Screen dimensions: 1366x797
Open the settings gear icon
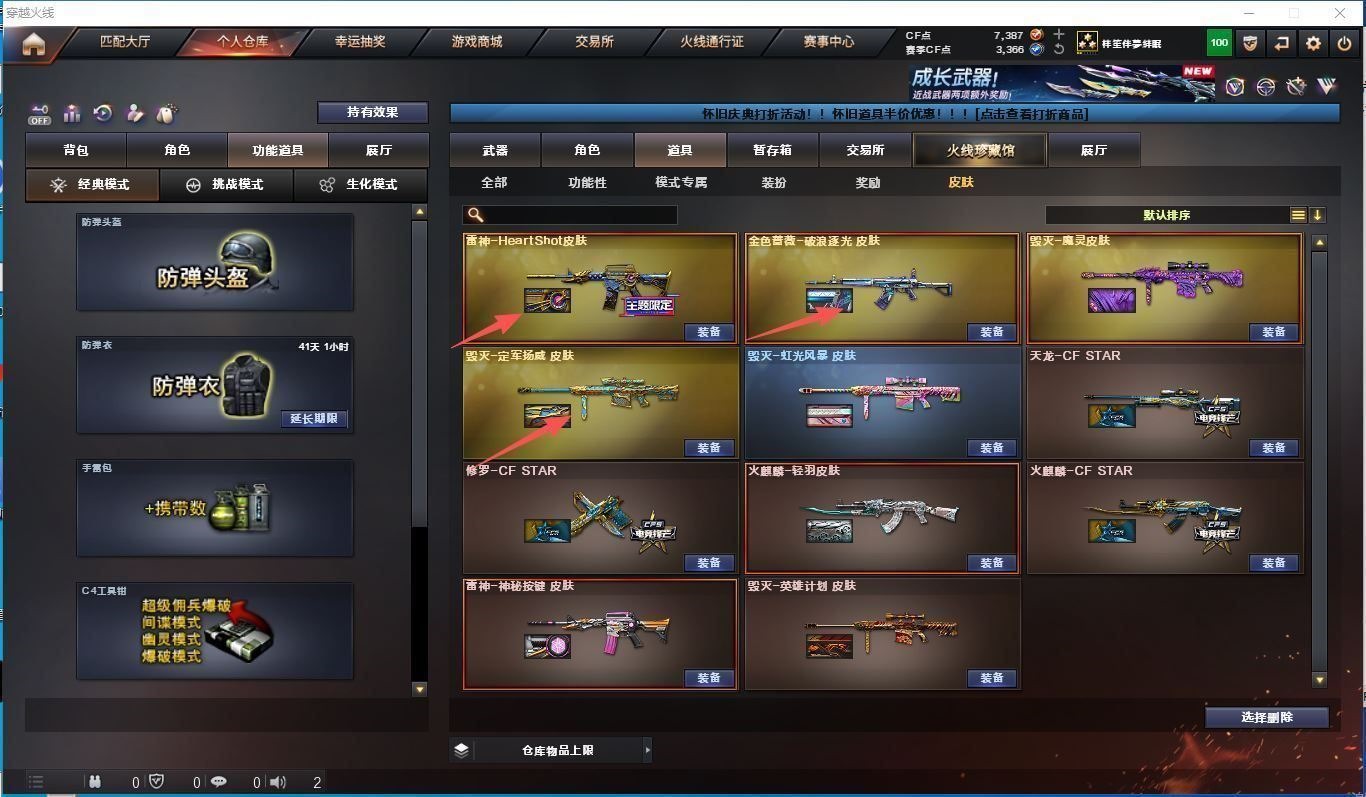pyautogui.click(x=1313, y=43)
